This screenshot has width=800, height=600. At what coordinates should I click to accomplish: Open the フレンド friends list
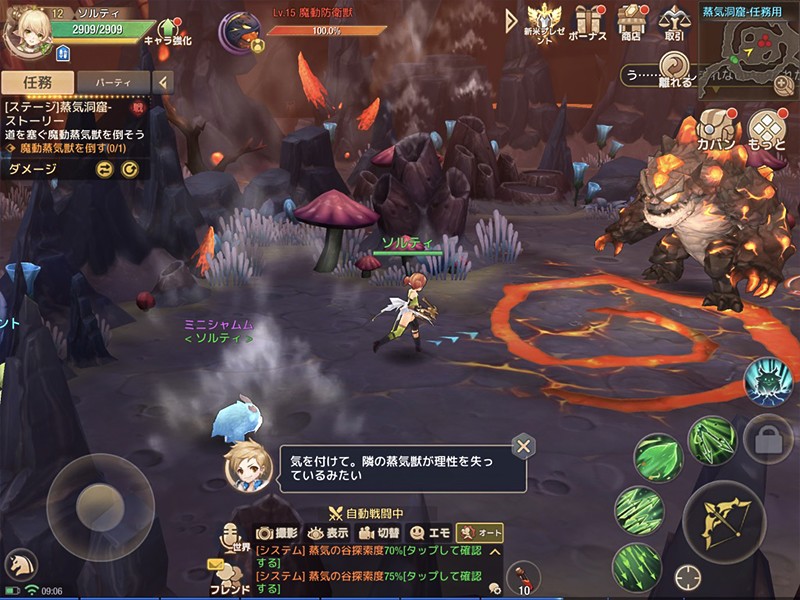pos(230,578)
